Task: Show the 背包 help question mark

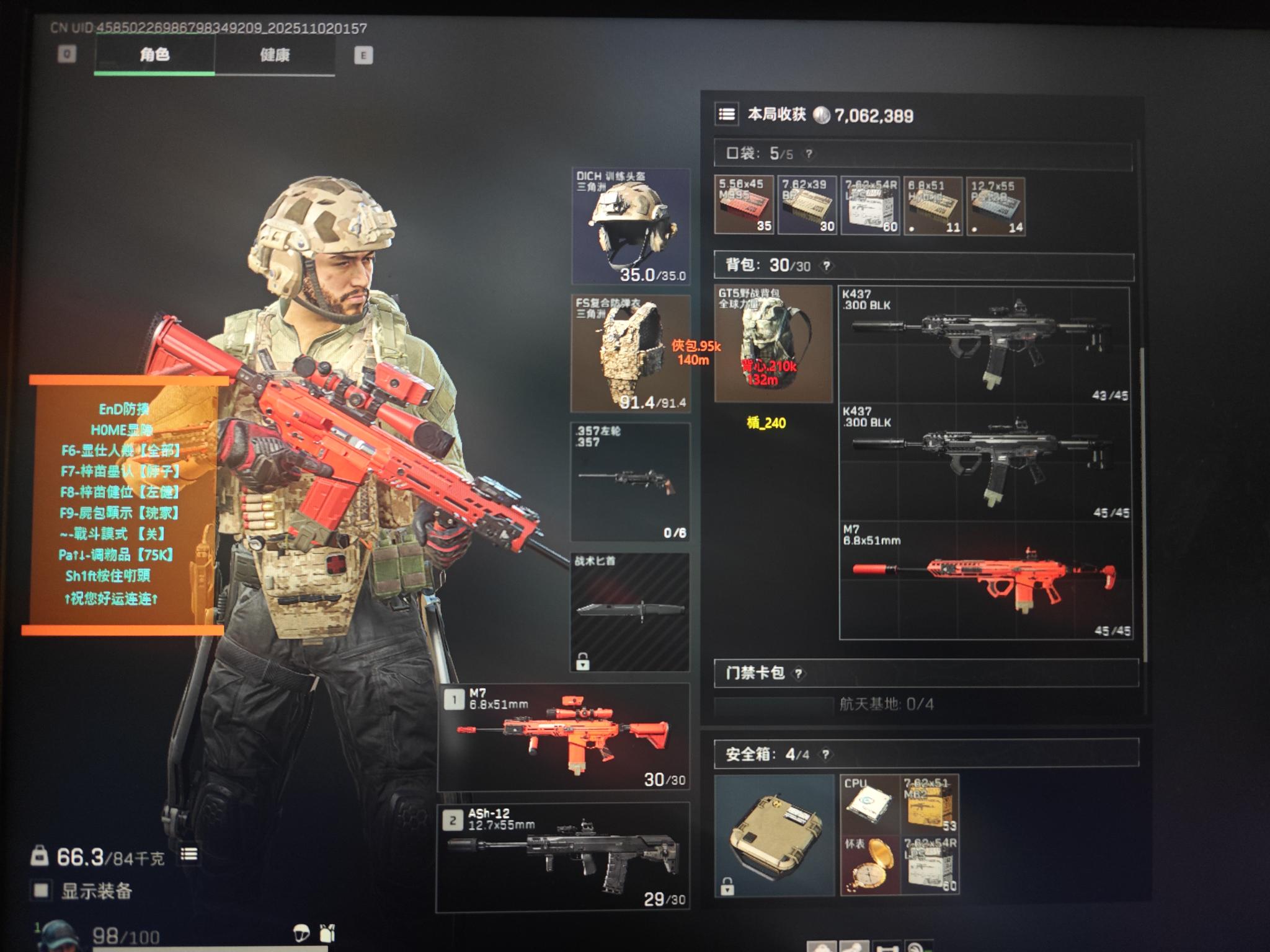Action: (x=827, y=266)
